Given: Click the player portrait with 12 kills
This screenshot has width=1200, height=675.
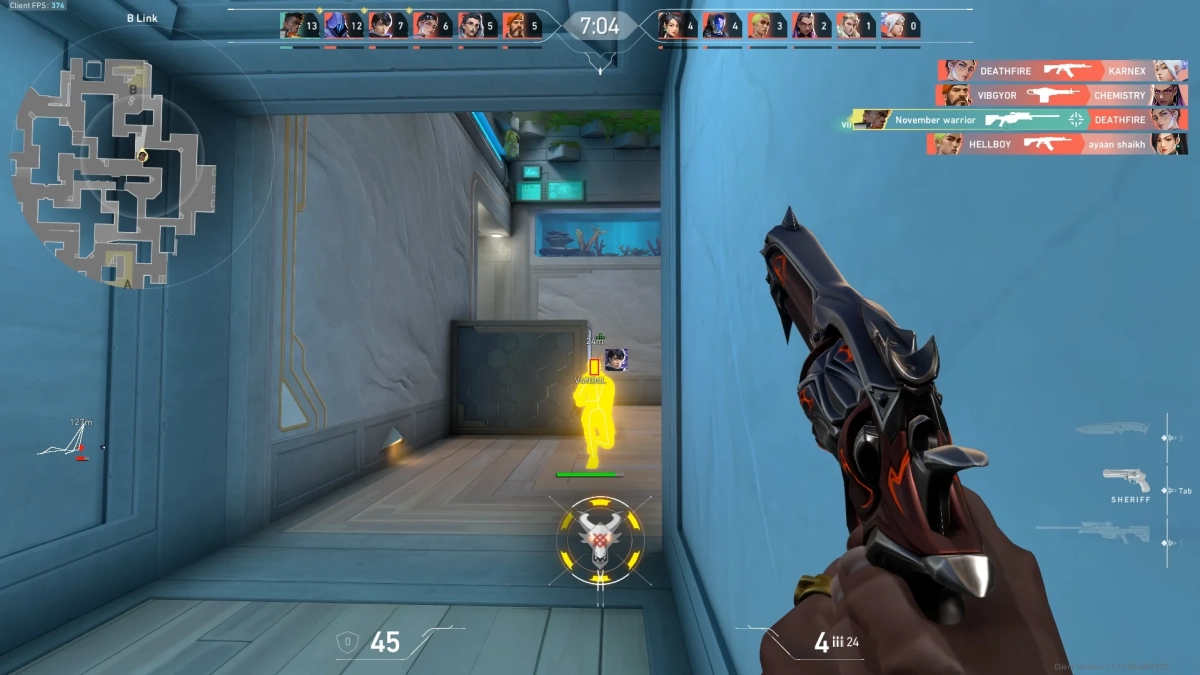Looking at the screenshot, I should coord(335,25).
